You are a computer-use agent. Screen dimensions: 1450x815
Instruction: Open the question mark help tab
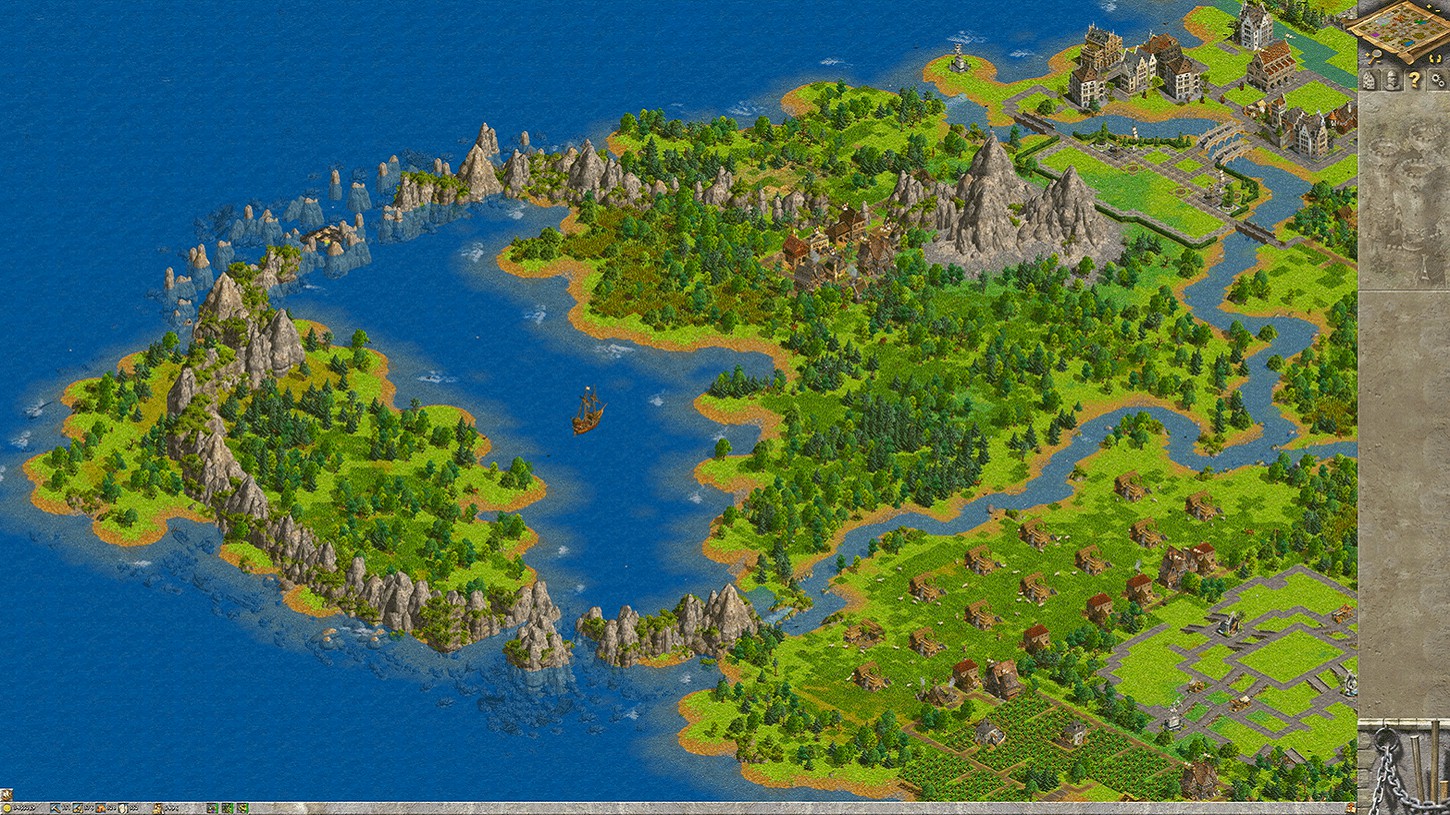pos(1414,81)
